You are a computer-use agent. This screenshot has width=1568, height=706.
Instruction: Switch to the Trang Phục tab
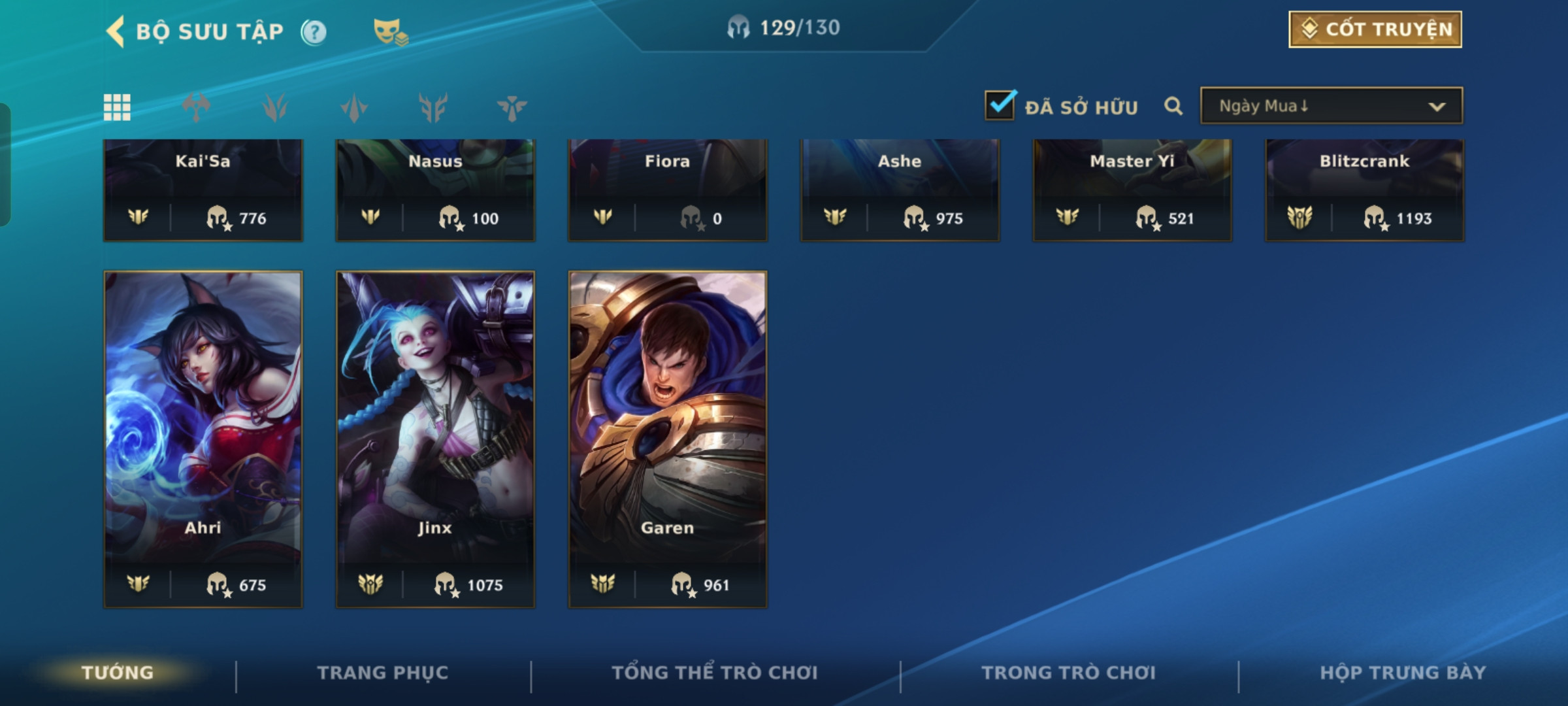(x=383, y=673)
